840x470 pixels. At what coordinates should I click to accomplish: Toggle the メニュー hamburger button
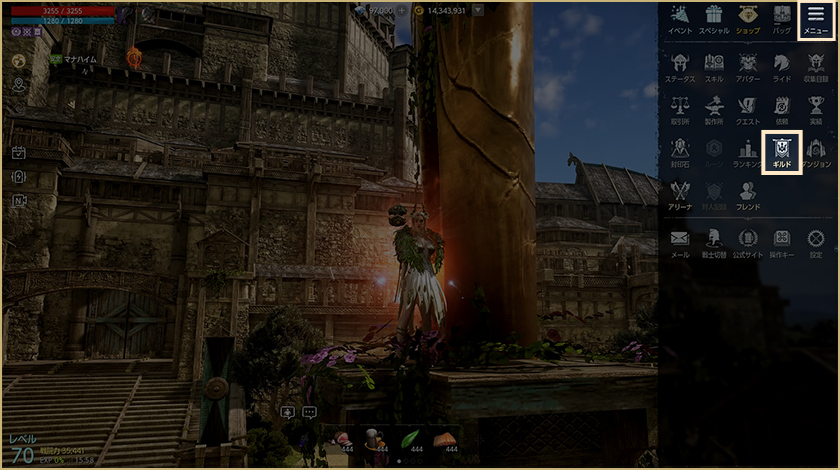815,19
